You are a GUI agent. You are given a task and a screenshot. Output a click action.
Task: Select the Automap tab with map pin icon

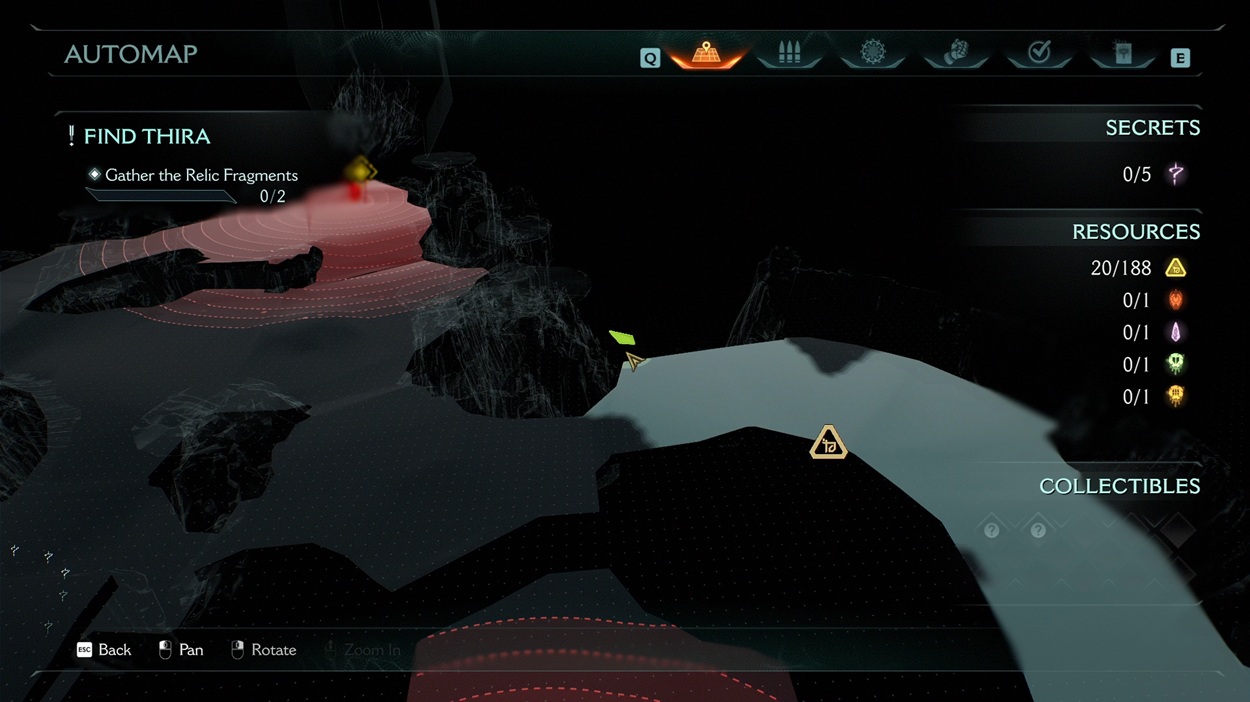[706, 54]
